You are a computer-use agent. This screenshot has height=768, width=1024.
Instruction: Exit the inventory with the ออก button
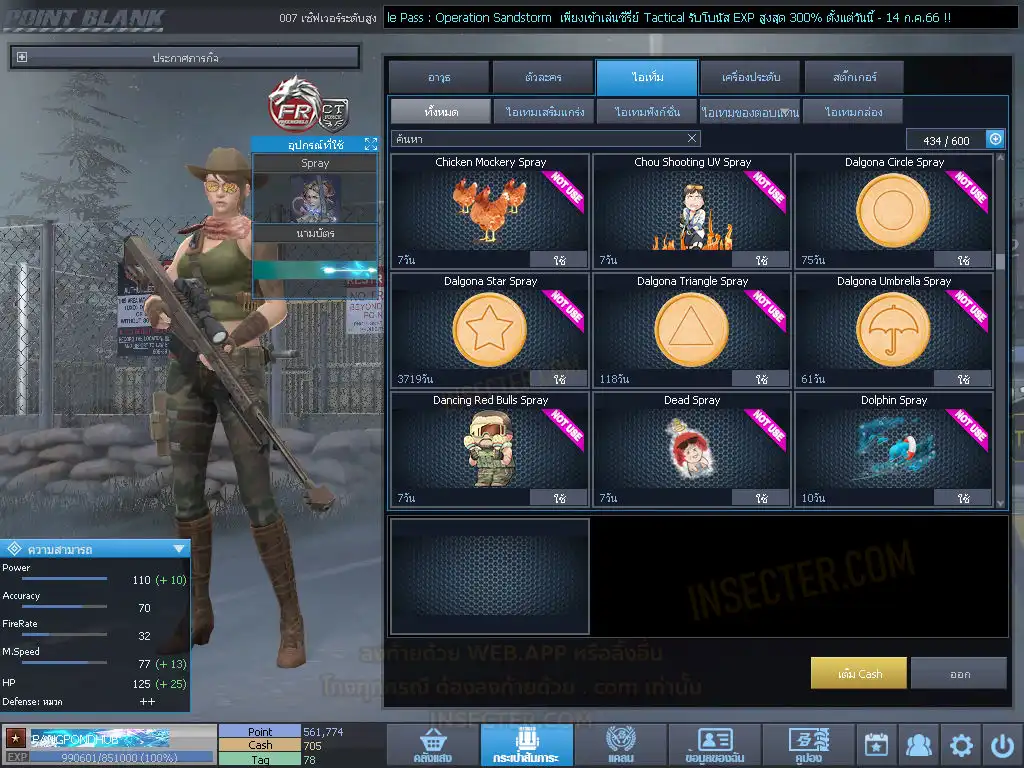pyautogui.click(x=959, y=674)
